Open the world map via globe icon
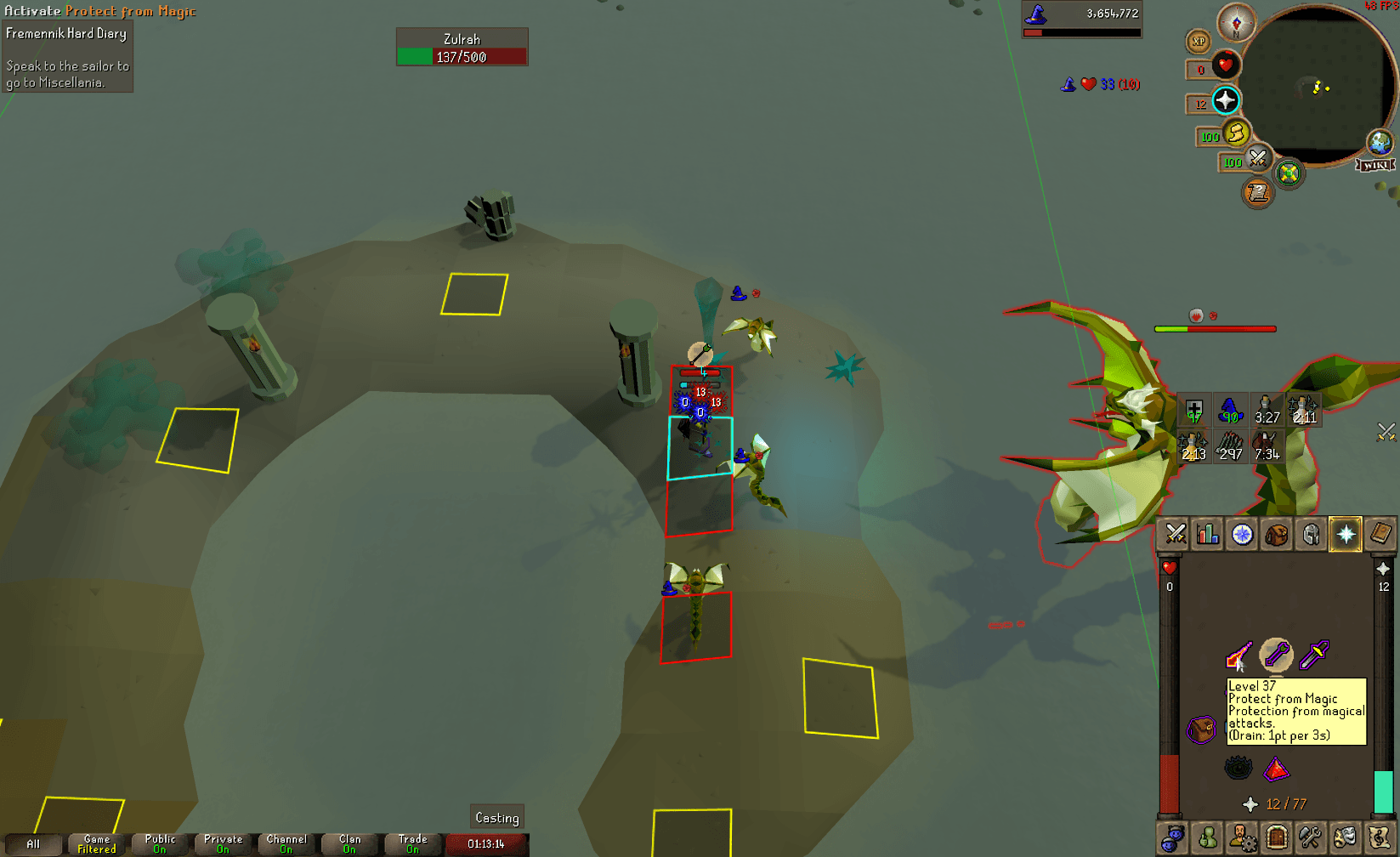 point(1381,143)
